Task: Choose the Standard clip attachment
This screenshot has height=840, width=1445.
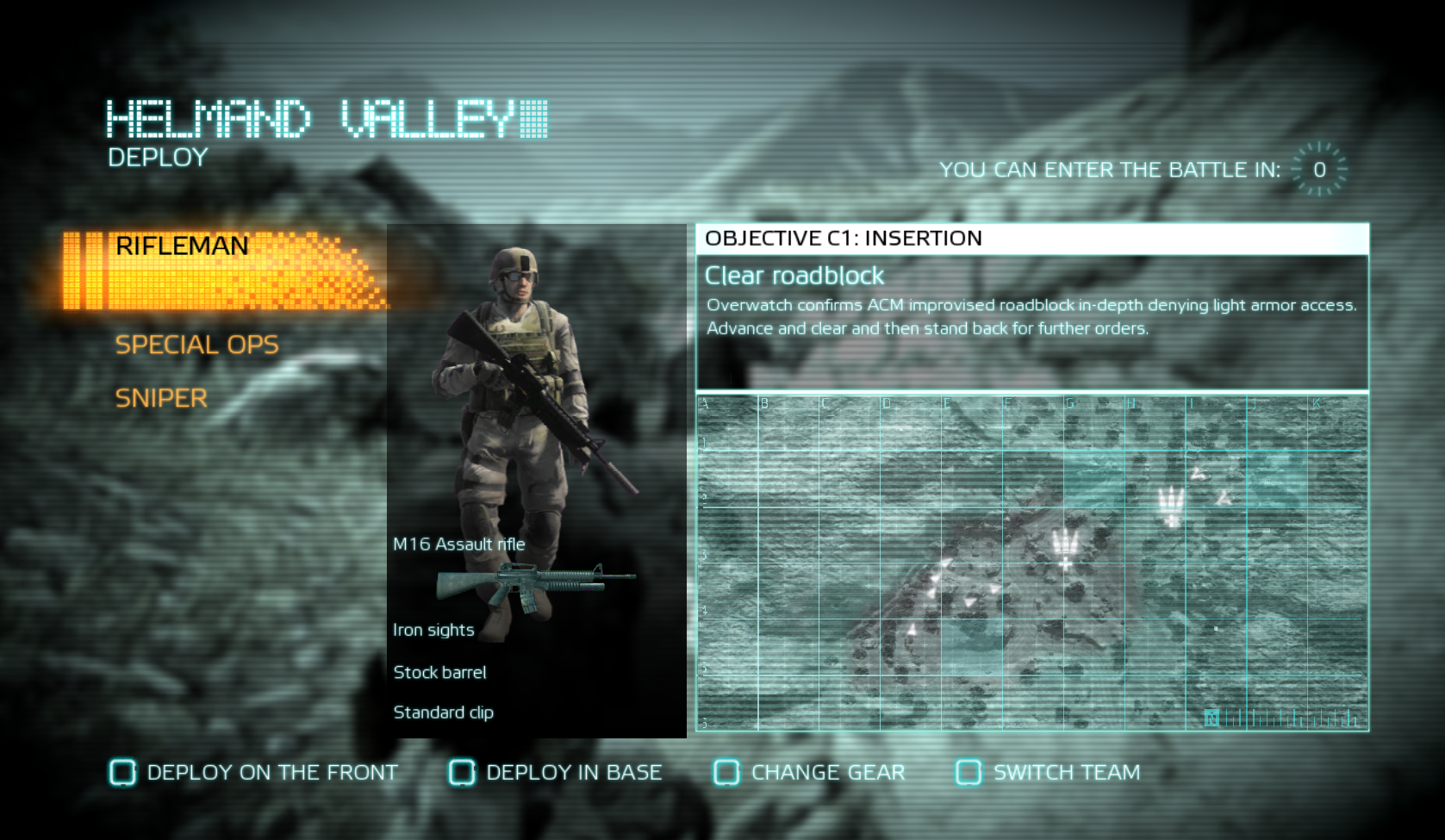Action: 443,712
